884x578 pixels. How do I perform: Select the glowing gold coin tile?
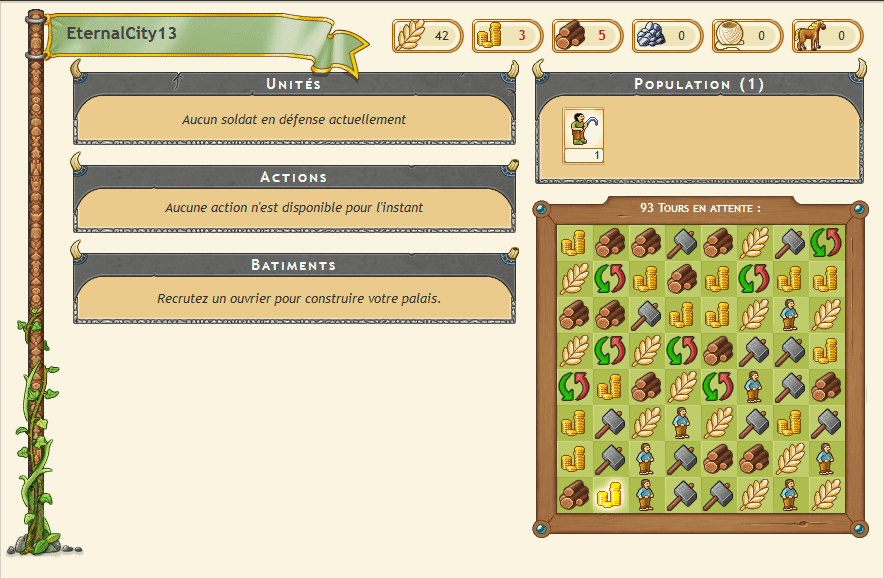point(609,494)
